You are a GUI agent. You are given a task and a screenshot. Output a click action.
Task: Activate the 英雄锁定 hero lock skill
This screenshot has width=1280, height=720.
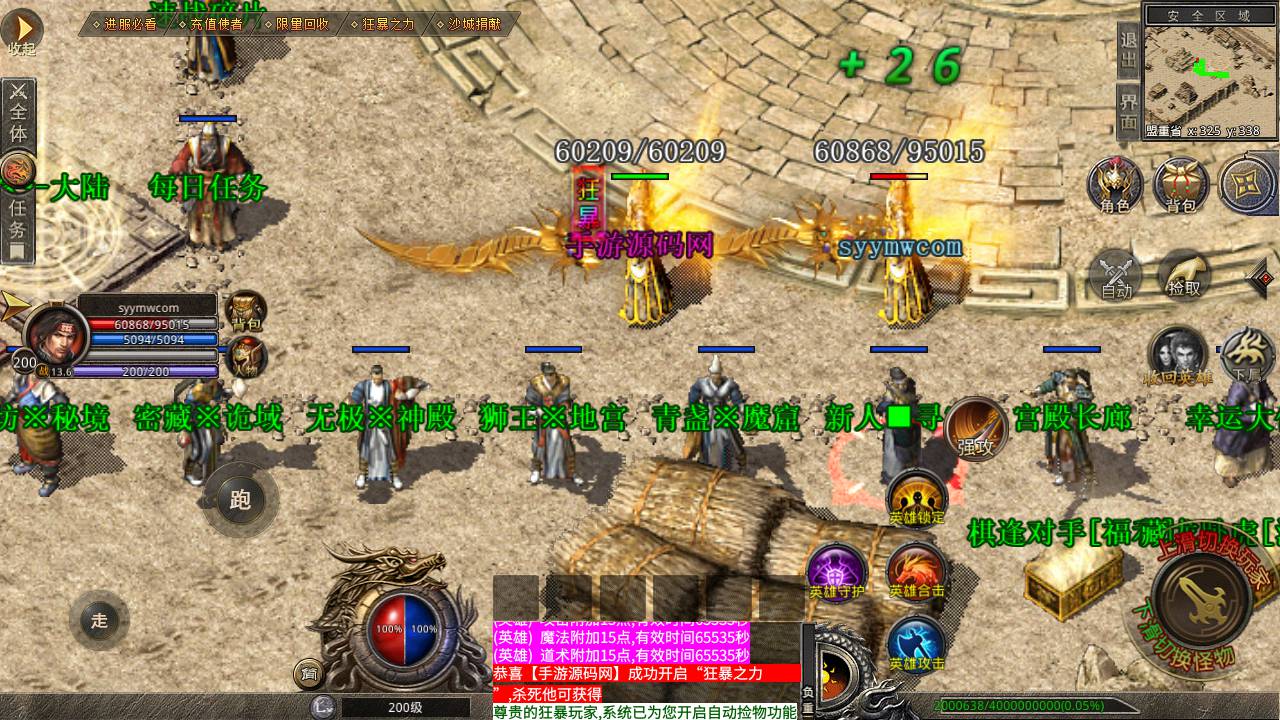[x=917, y=497]
